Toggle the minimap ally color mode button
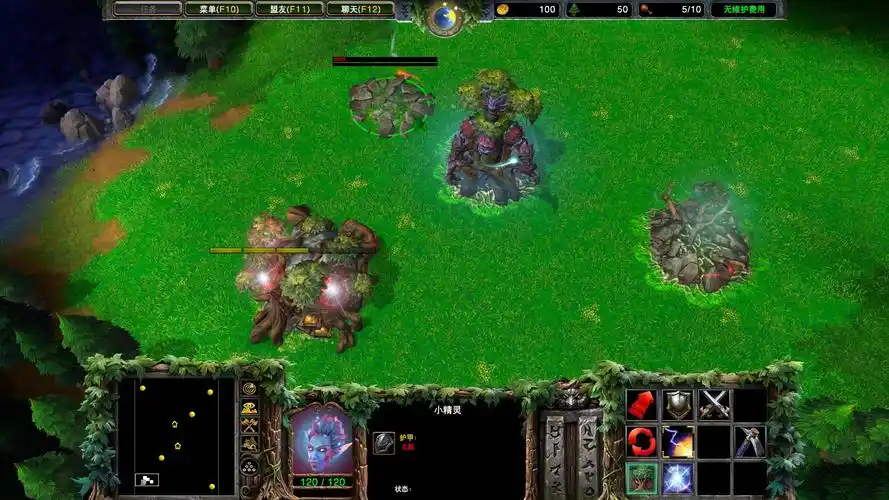The height and width of the screenshot is (500, 889). click(x=249, y=426)
